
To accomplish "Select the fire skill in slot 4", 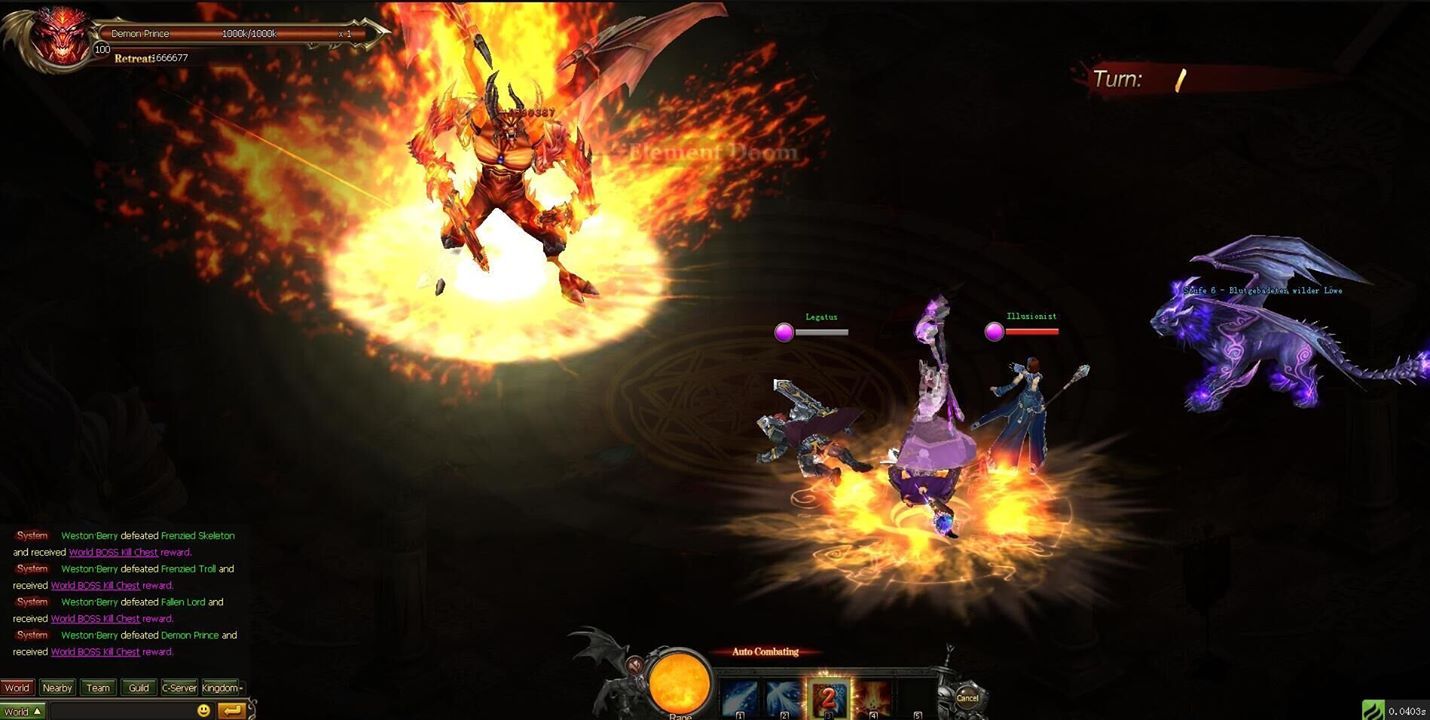I will coord(874,691).
